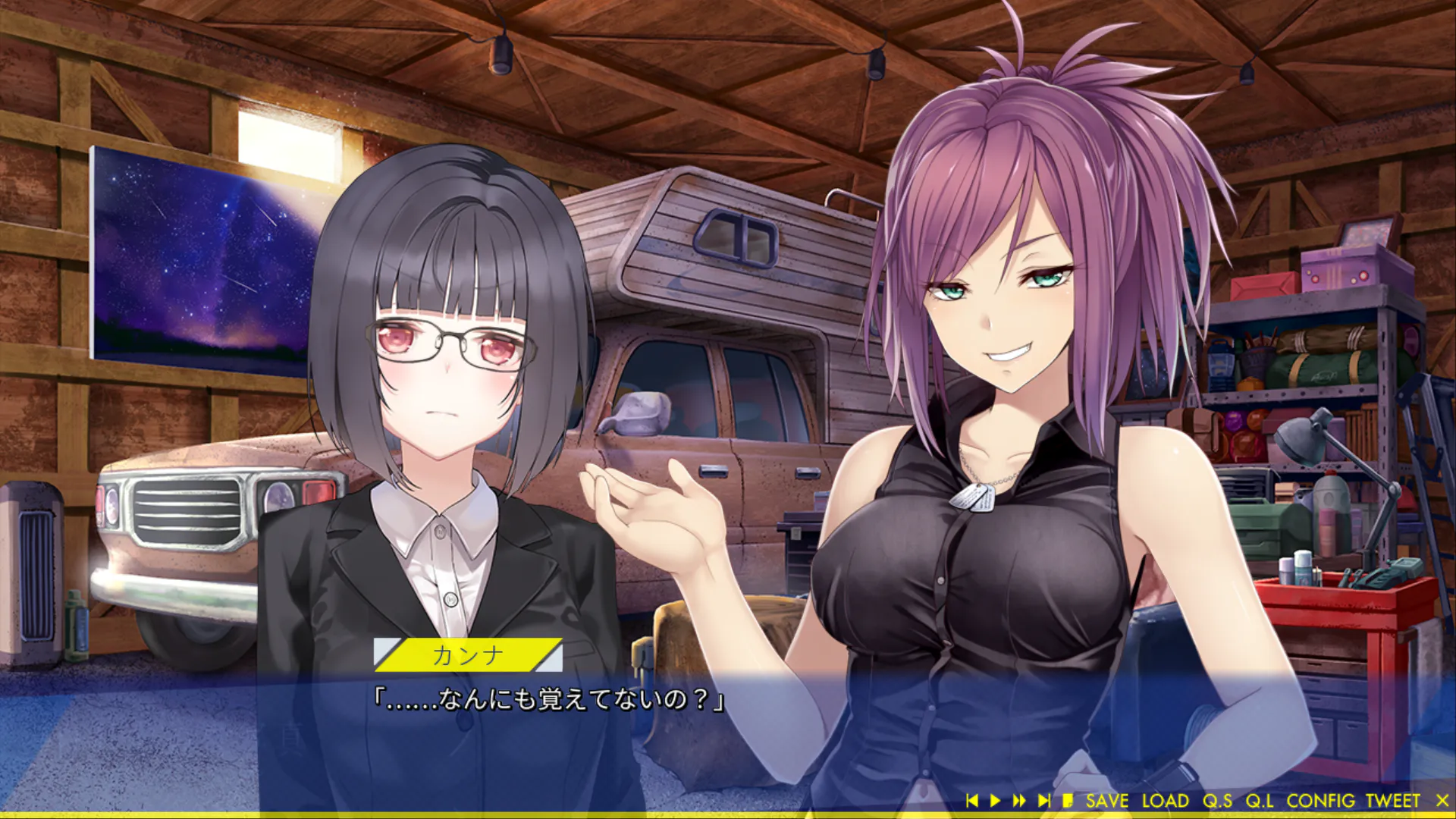The image size is (1456, 819).
Task: Quick save with Q.S
Action: pos(1217,801)
